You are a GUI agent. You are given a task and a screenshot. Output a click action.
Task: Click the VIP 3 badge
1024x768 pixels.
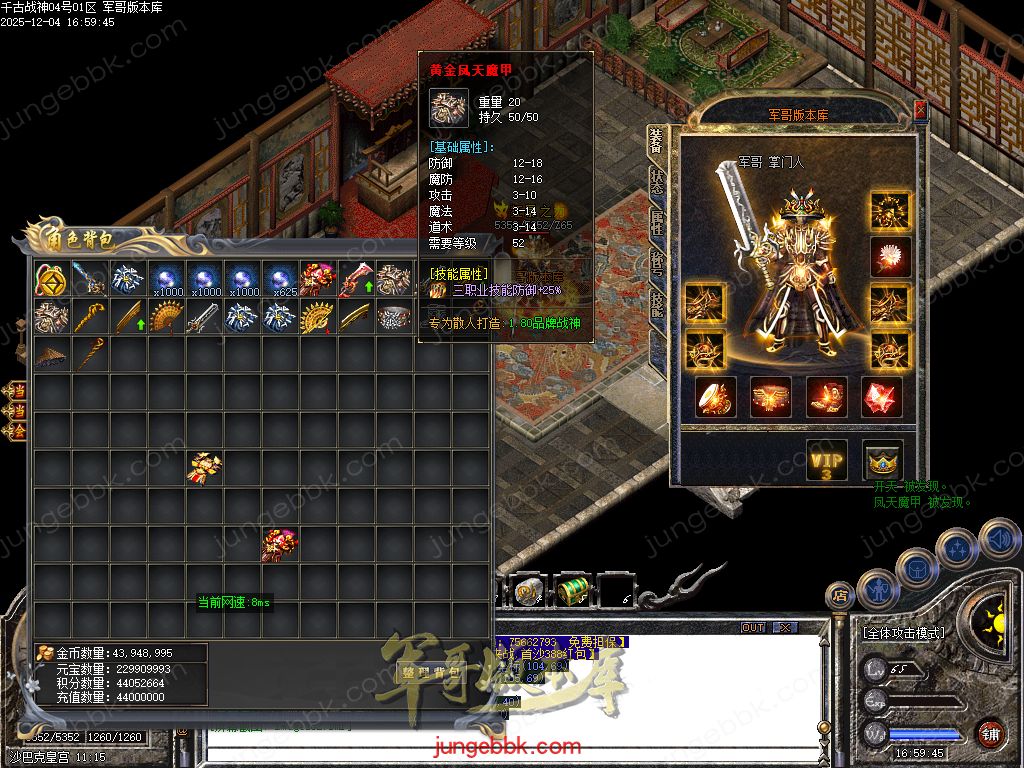827,461
